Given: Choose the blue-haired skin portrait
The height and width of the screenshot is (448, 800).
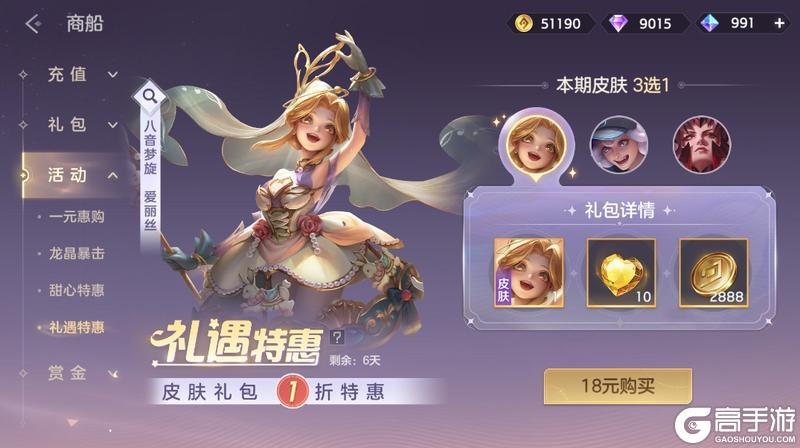Looking at the screenshot, I should point(614,143).
